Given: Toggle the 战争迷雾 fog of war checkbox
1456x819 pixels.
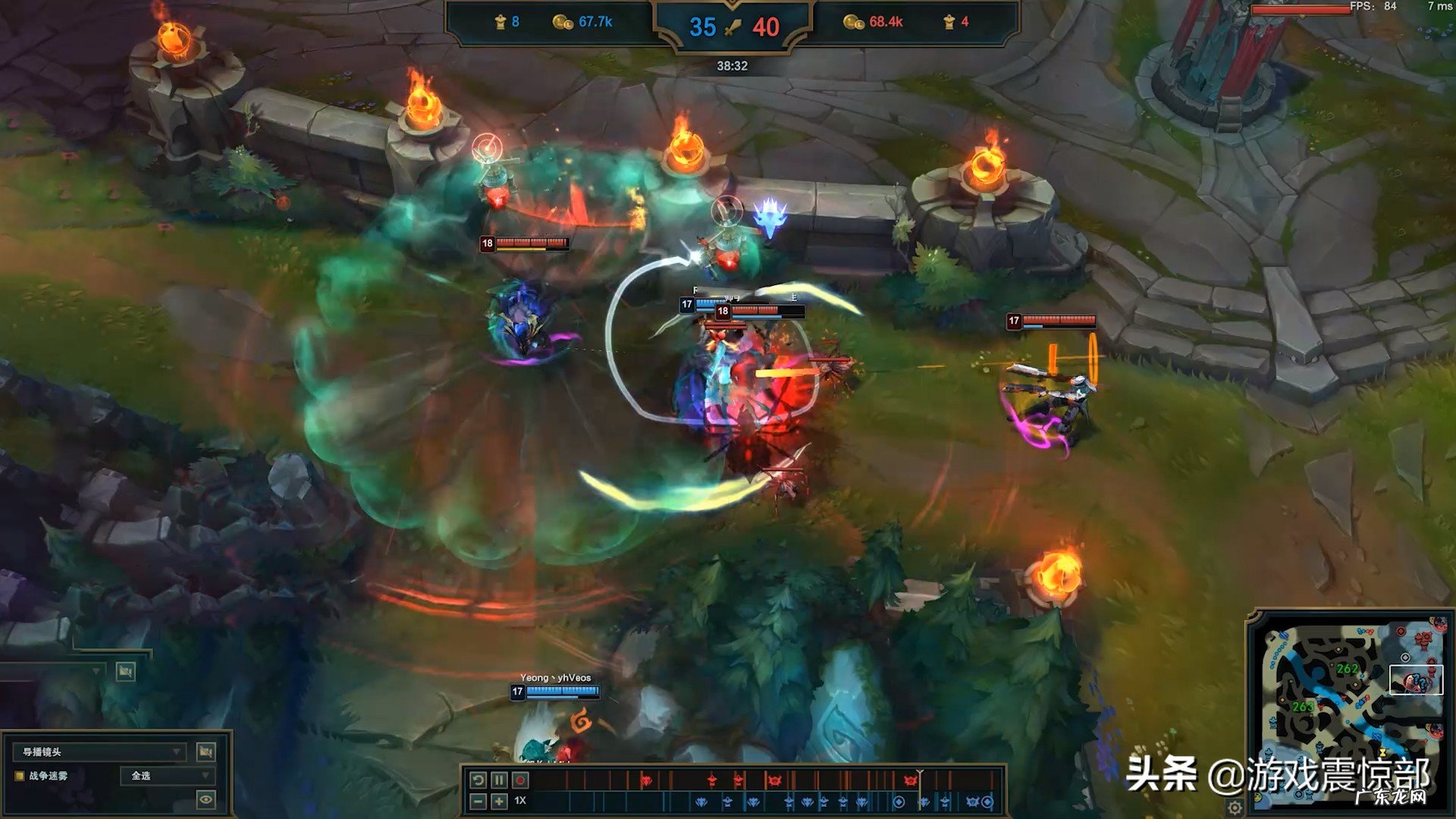Looking at the screenshot, I should [20, 776].
